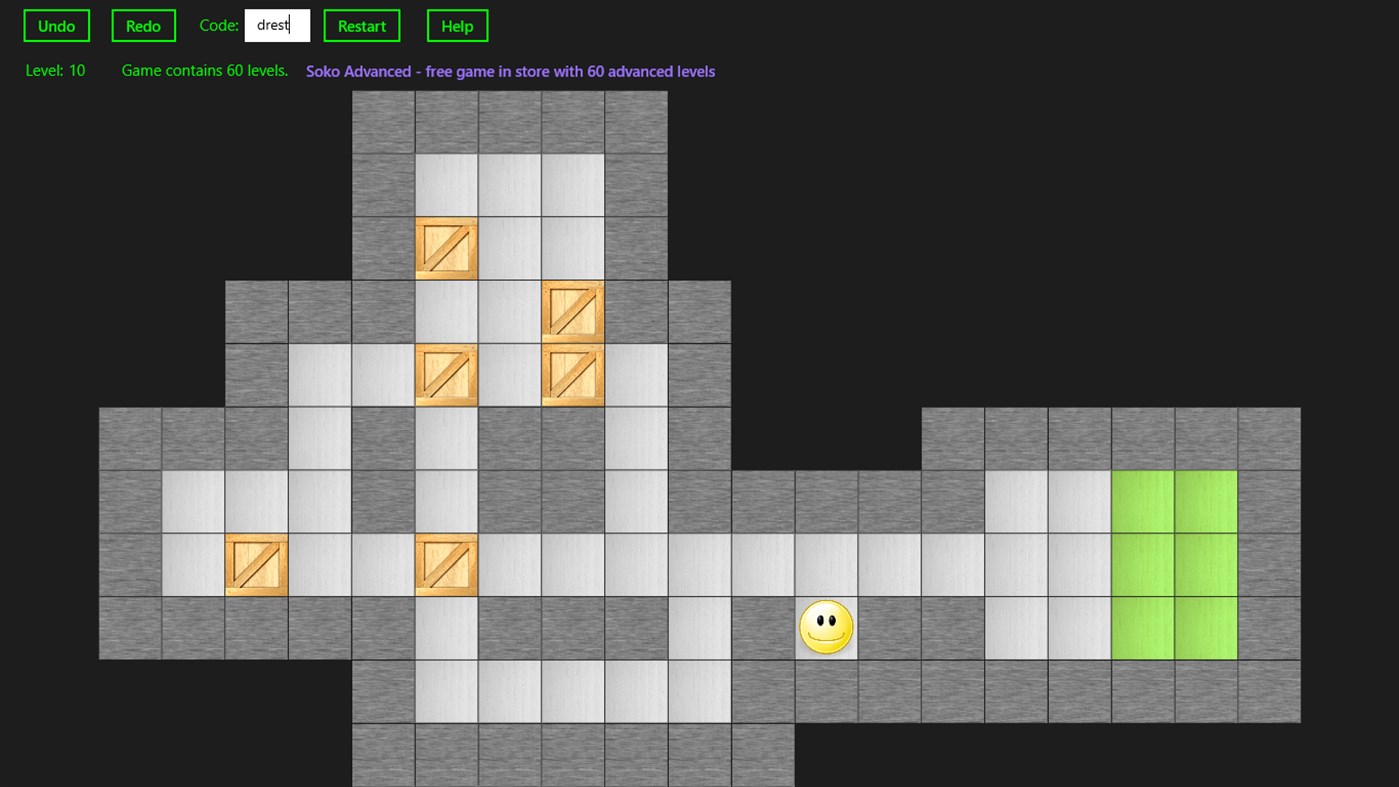Open the Help dialog
Image resolution: width=1399 pixels, height=787 pixels.
457,25
